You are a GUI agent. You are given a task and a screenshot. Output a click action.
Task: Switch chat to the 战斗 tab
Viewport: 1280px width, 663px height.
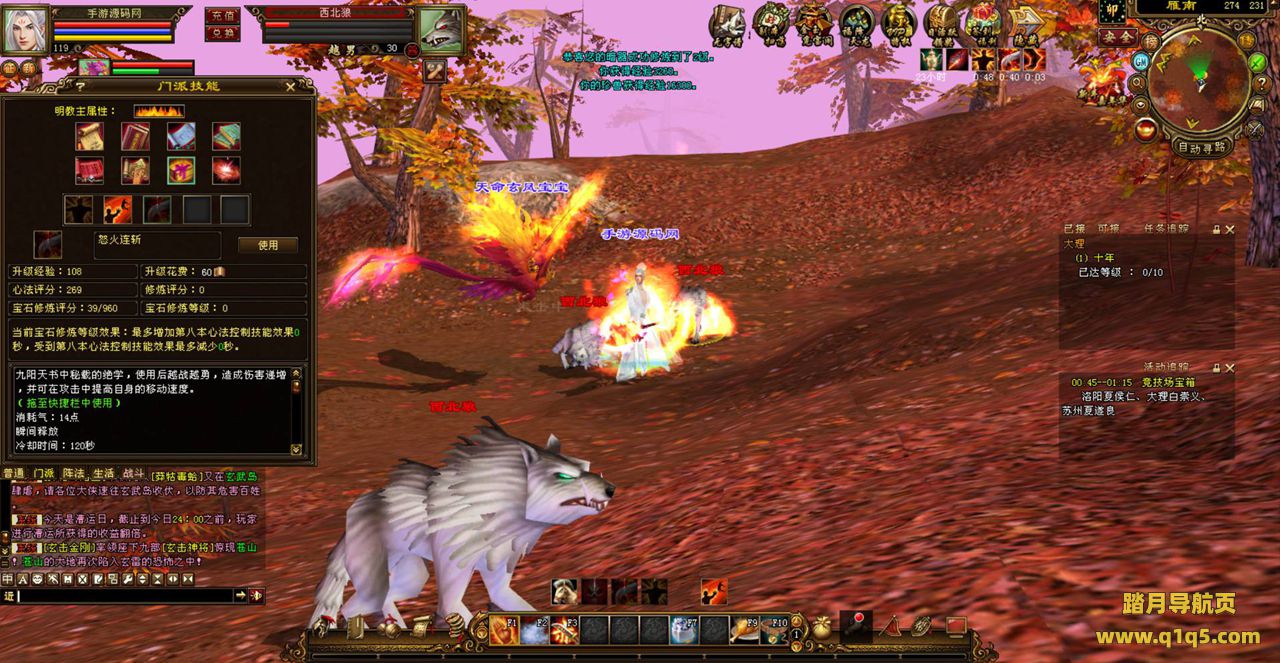click(x=133, y=473)
